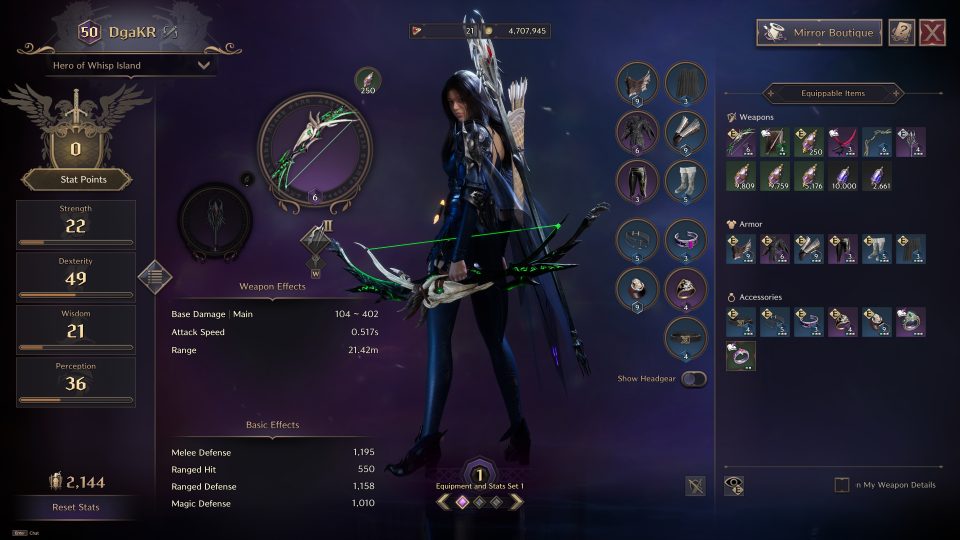Switch to the next equipment set arrow
The image size is (960, 540).
tap(517, 501)
